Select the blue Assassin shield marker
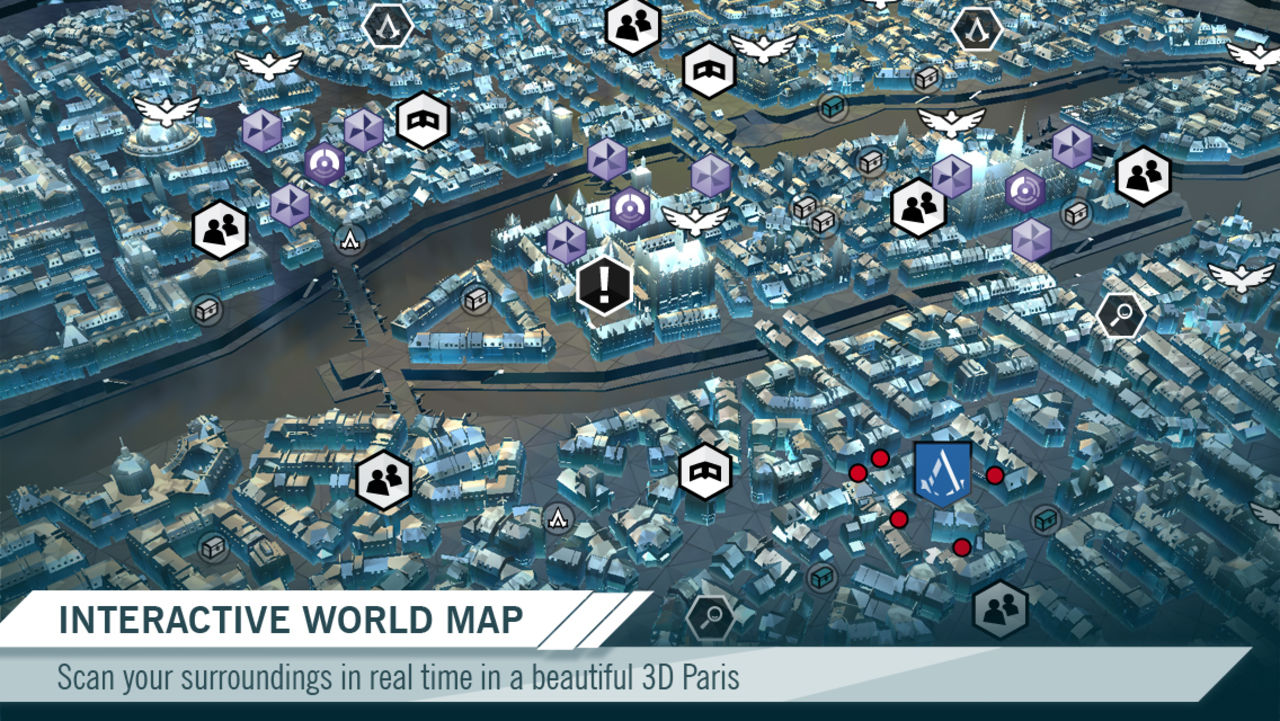 (942, 473)
